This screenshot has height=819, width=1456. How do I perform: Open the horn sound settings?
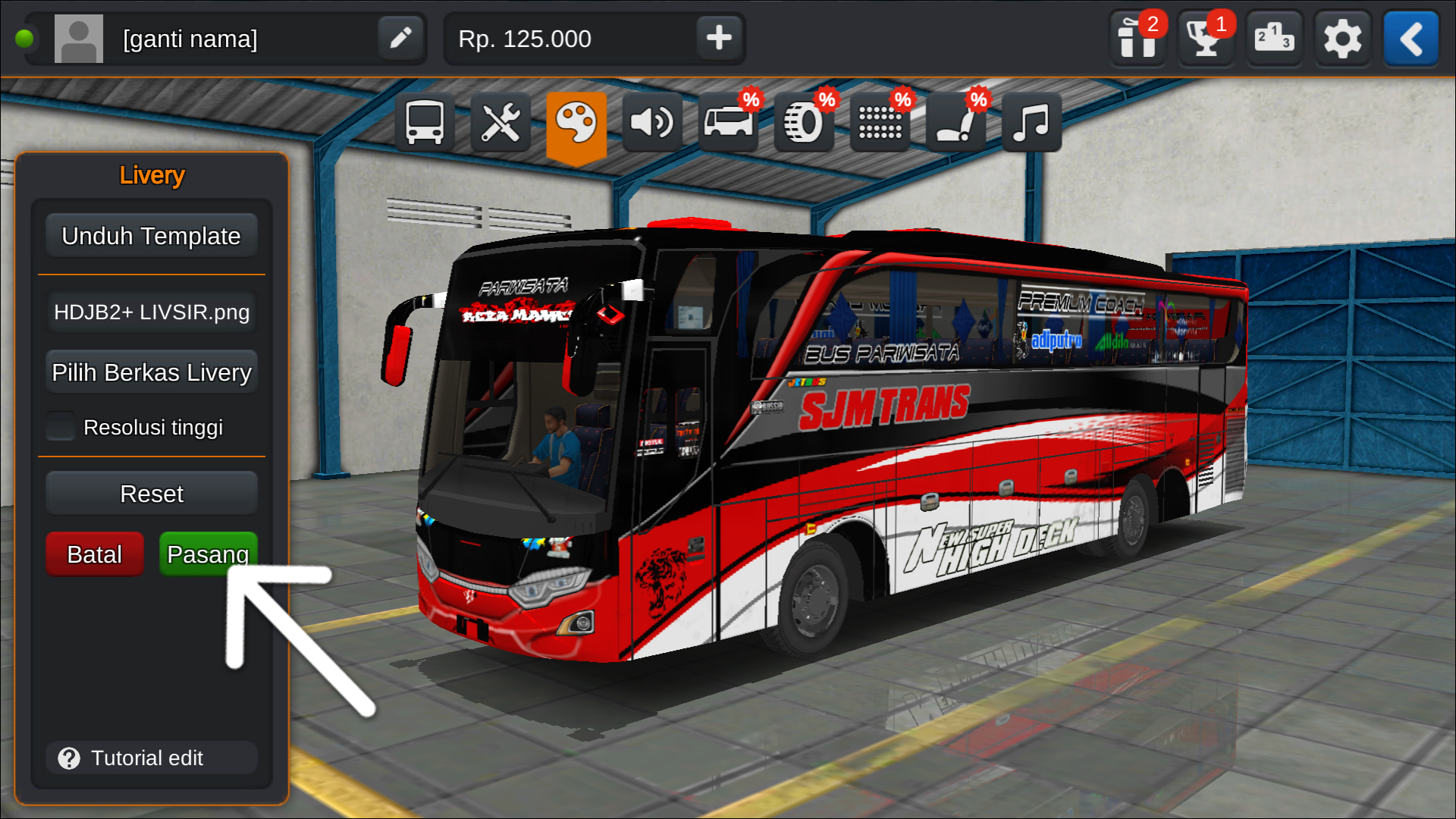[652, 121]
